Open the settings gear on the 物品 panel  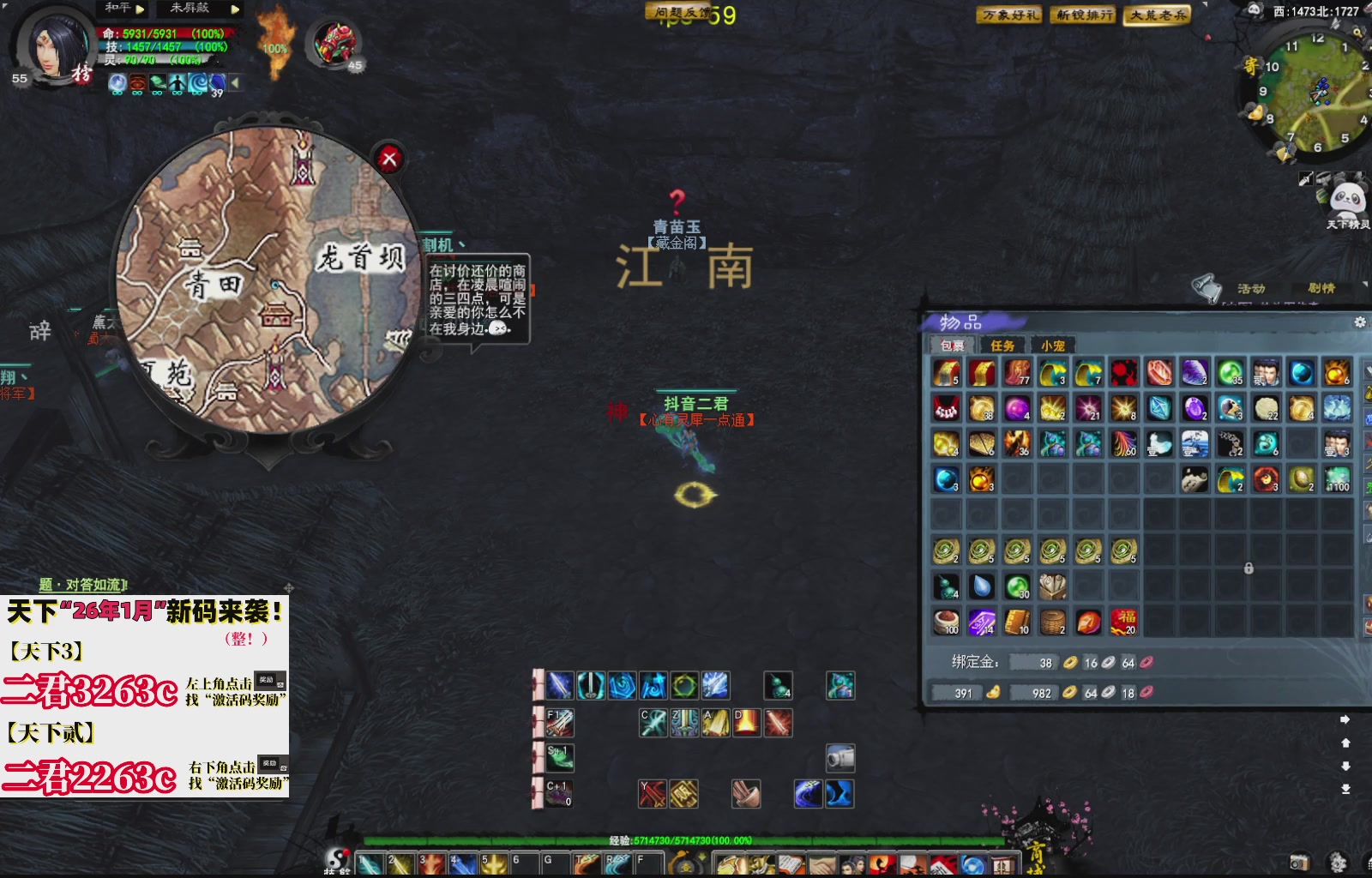1360,322
